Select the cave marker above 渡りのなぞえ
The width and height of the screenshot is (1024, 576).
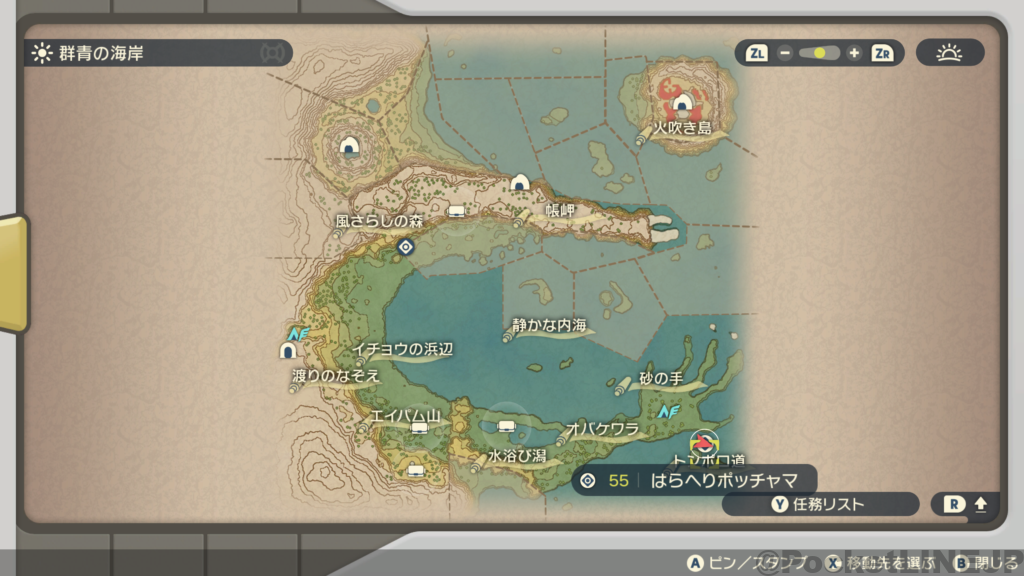[288, 351]
